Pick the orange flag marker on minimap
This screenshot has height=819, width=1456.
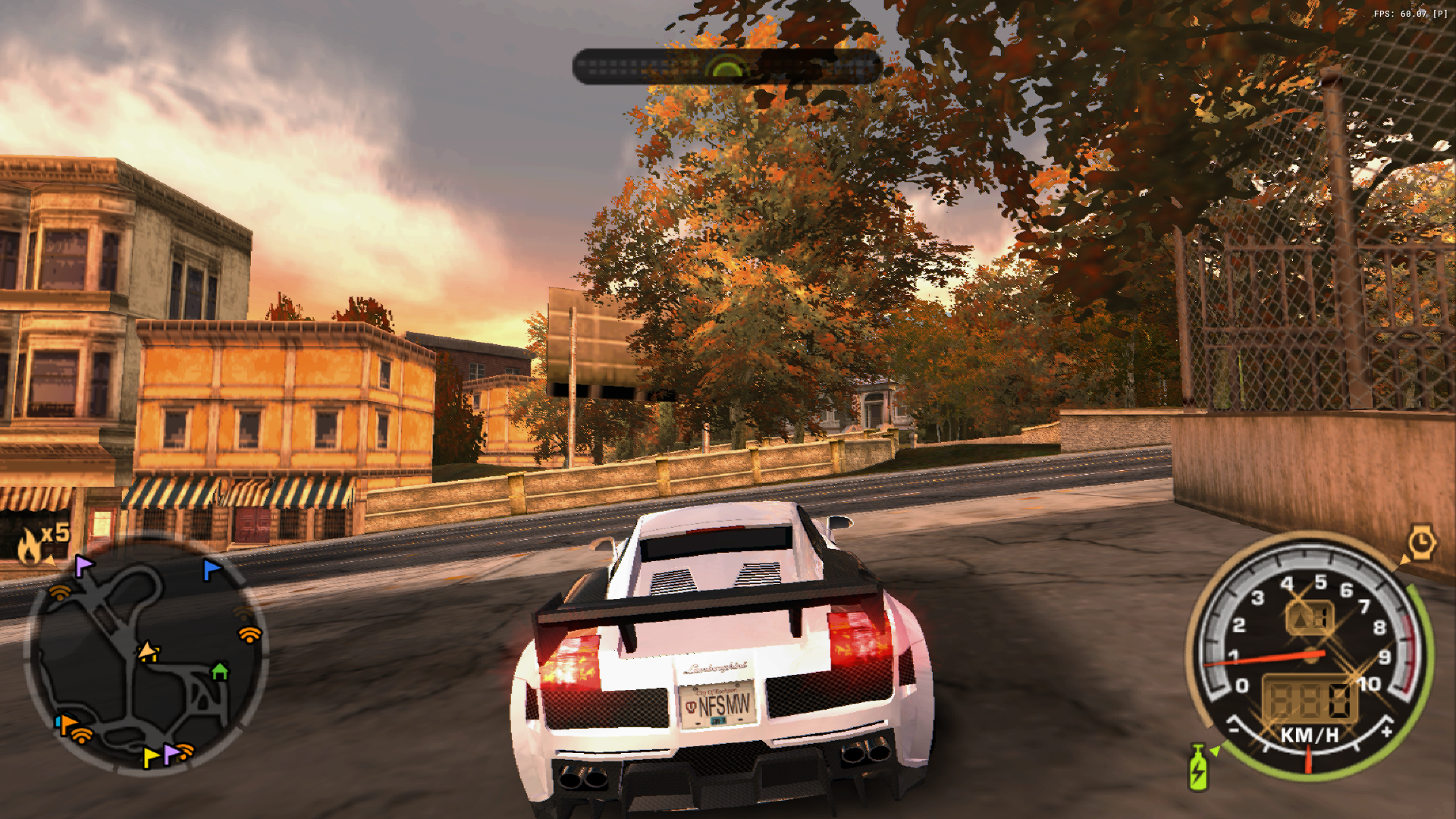click(67, 724)
